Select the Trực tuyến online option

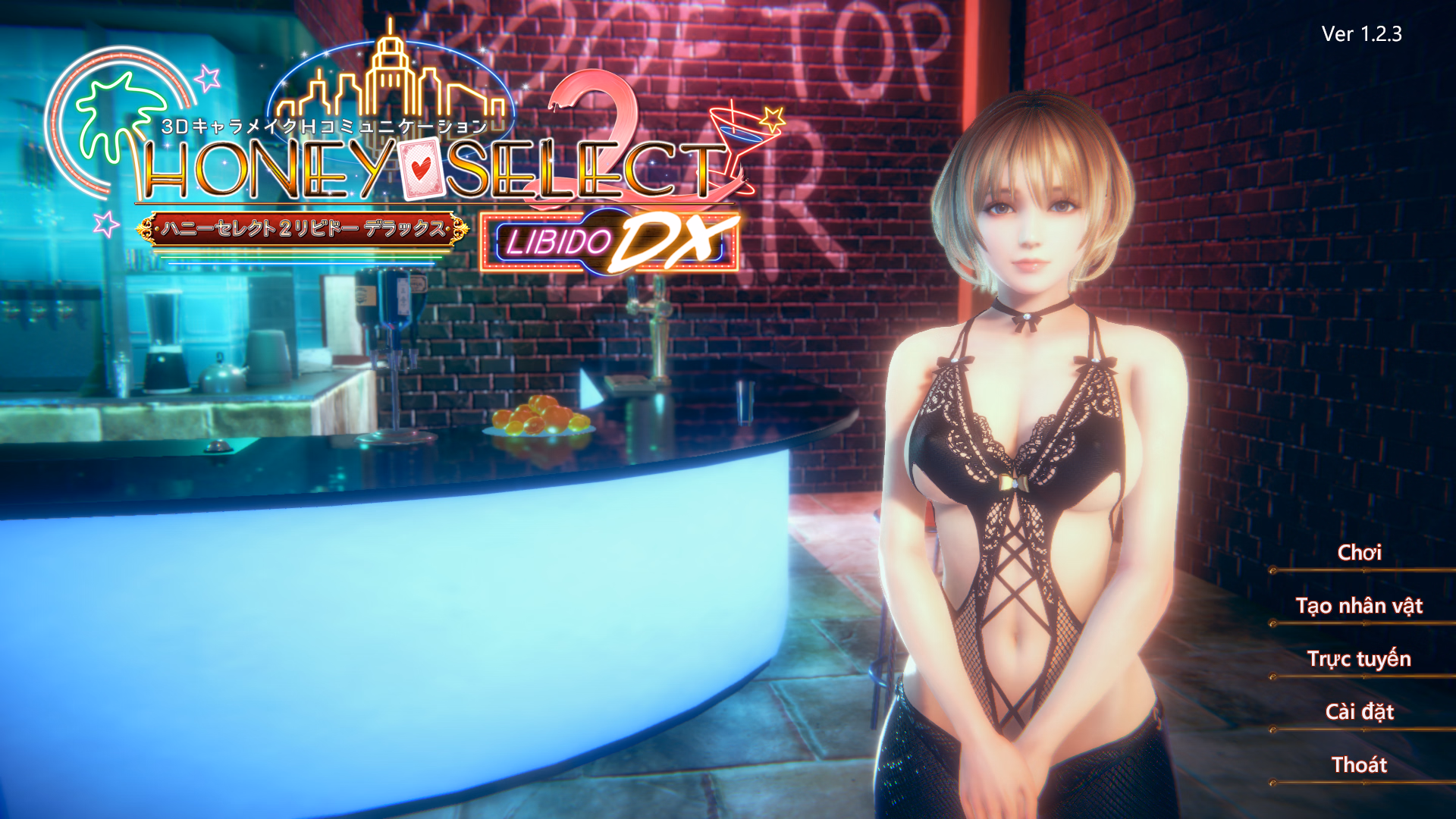pyautogui.click(x=1359, y=659)
